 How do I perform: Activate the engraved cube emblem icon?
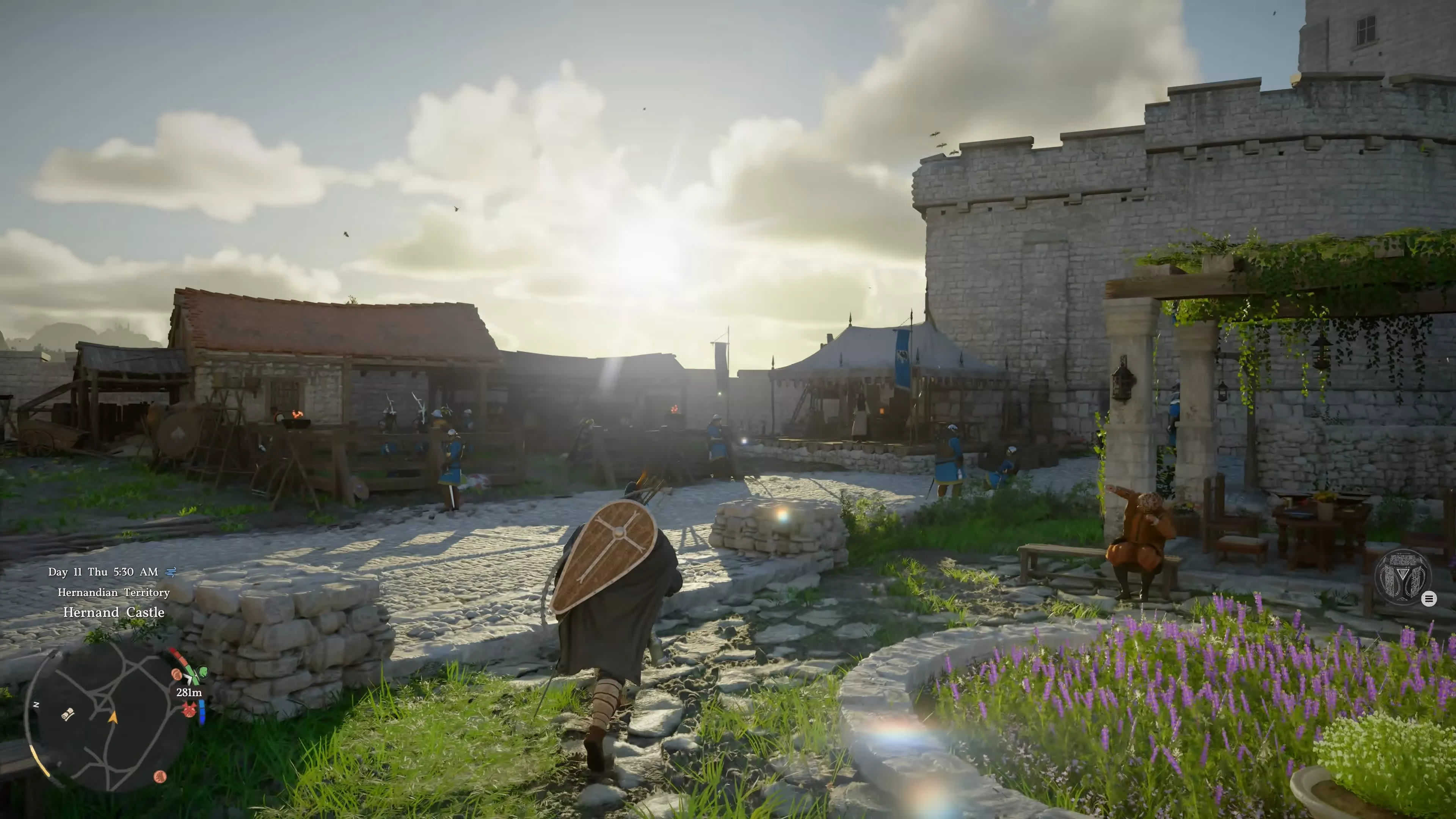pyautogui.click(x=1402, y=577)
